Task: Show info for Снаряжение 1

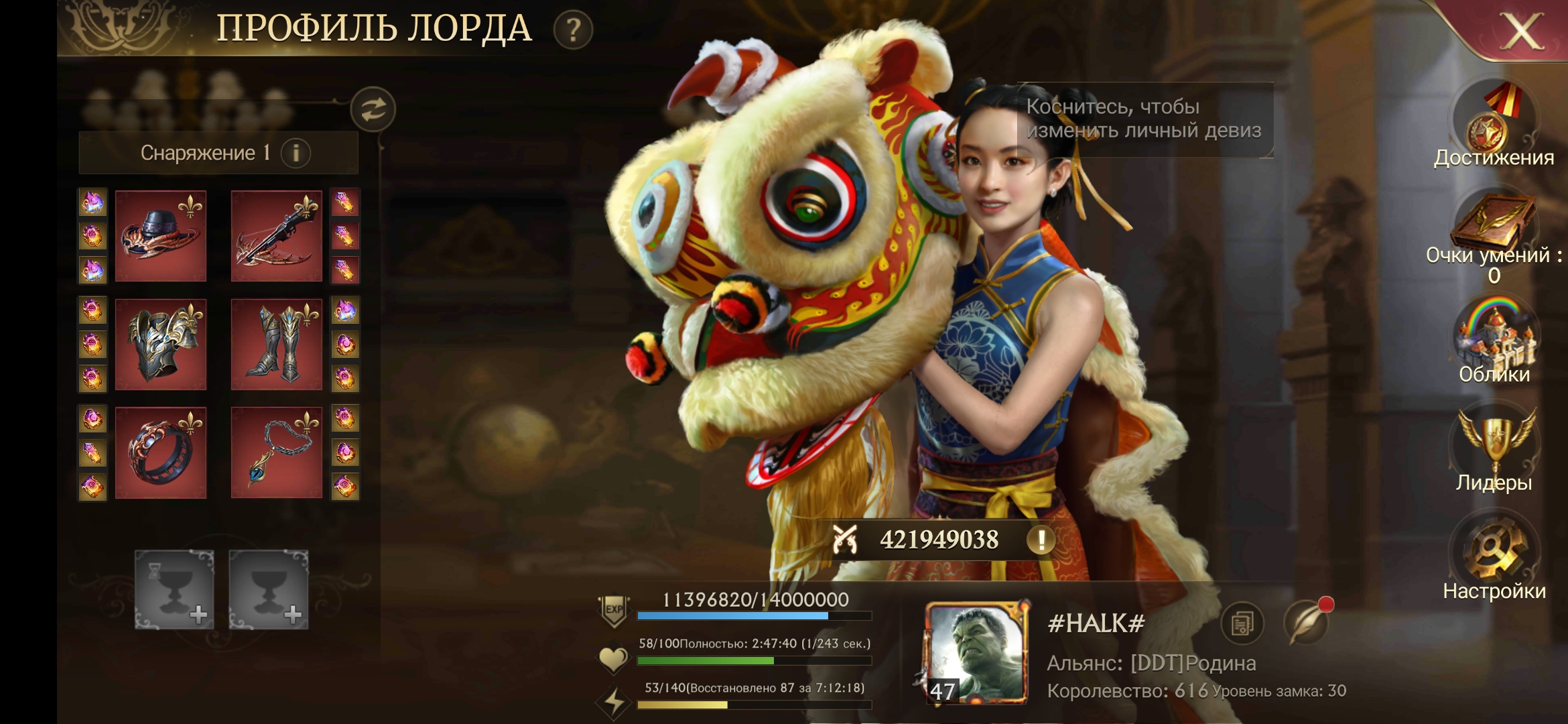Action: tap(296, 154)
